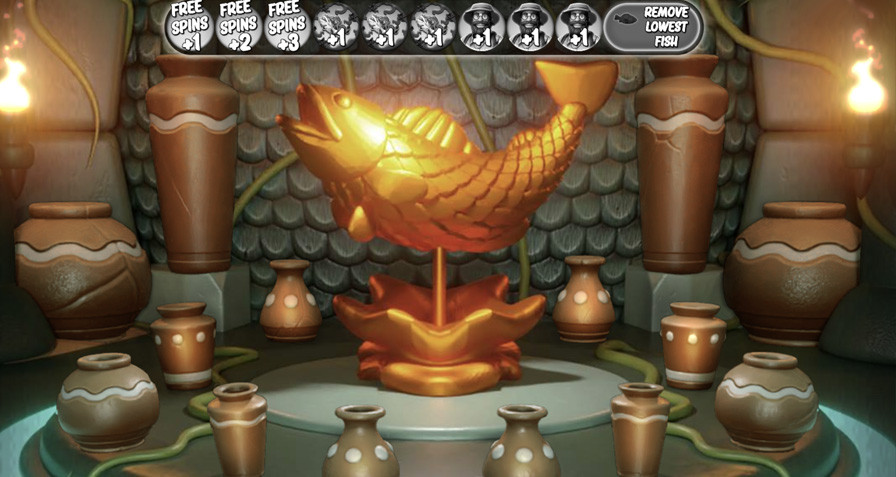
Task: Select the Free Spins +1 modifier icon
Action: tap(190, 27)
